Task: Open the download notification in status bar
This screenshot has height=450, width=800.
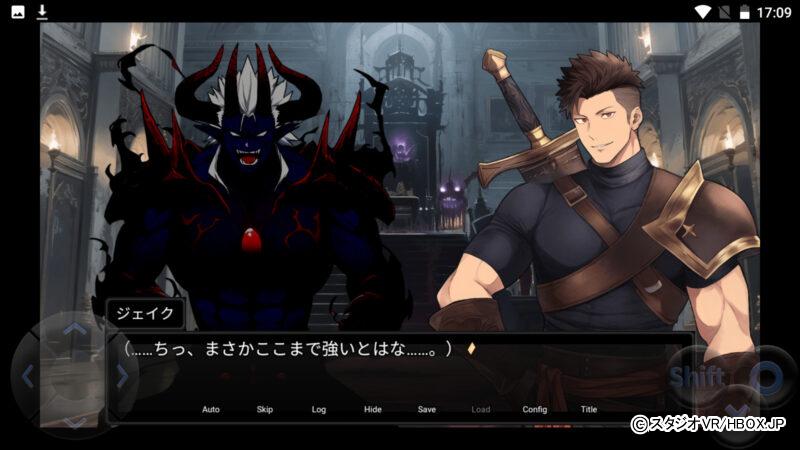Action: [x=42, y=11]
